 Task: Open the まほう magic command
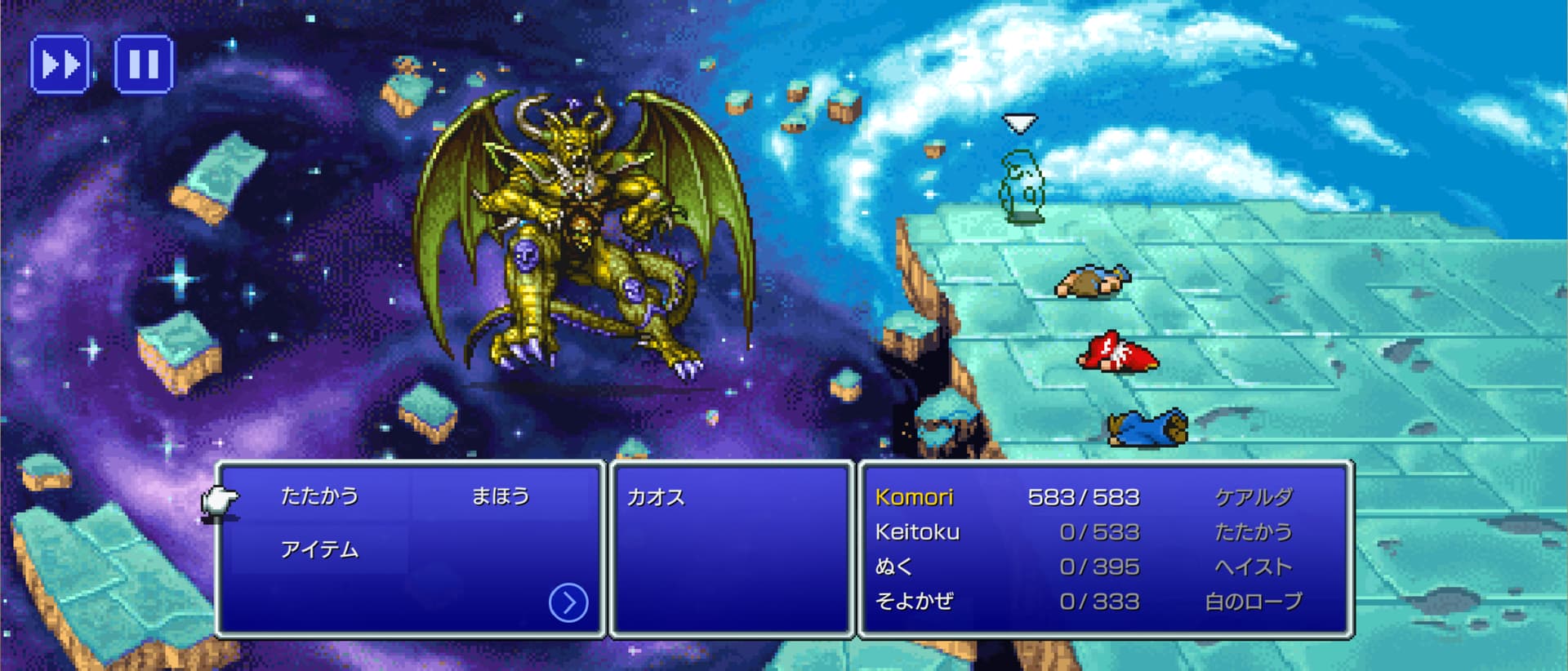tap(501, 496)
